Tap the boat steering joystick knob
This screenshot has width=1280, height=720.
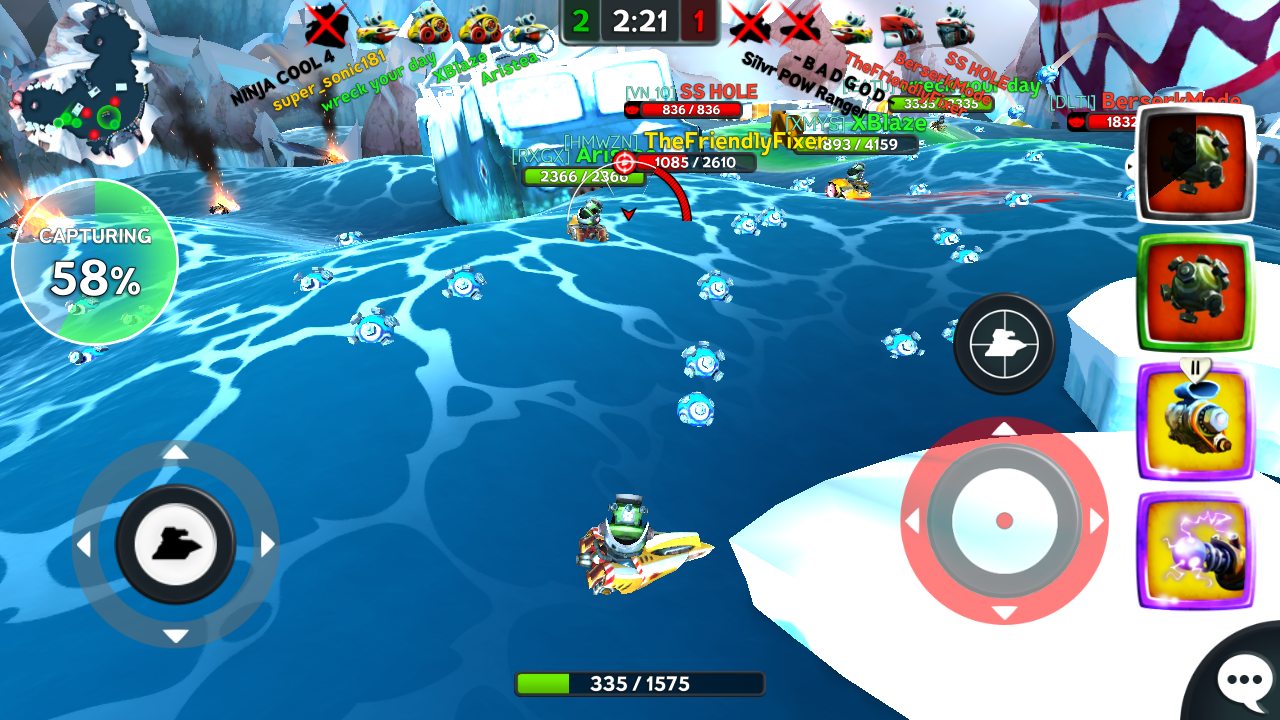[x=175, y=544]
